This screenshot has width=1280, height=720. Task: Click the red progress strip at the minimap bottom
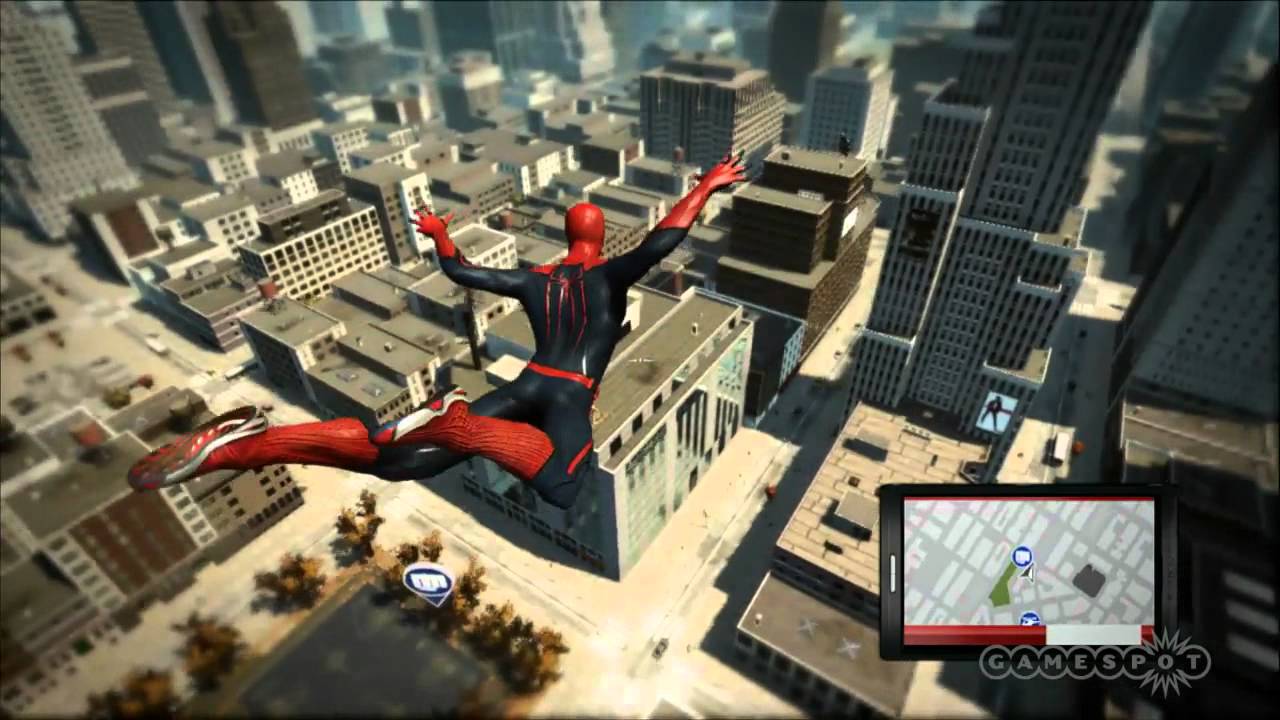[975, 634]
